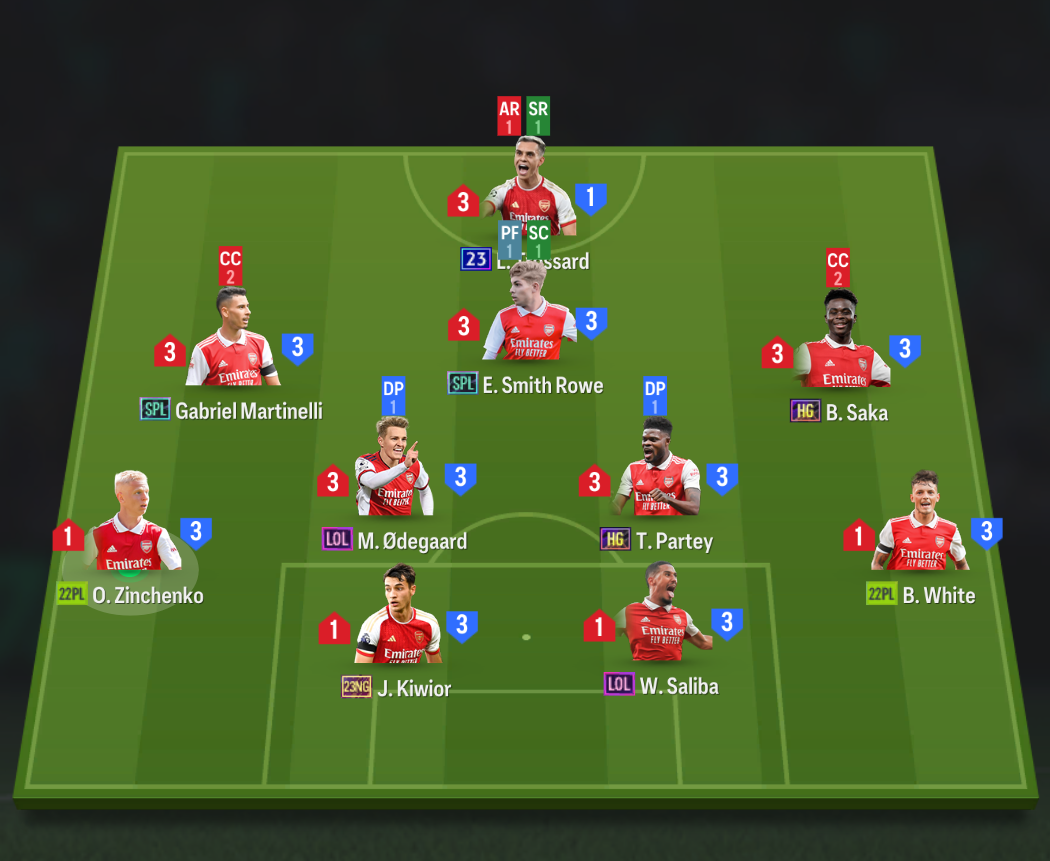1050x861 pixels.
Task: Pick centre-back J. Kiwior
Action: click(x=398, y=622)
